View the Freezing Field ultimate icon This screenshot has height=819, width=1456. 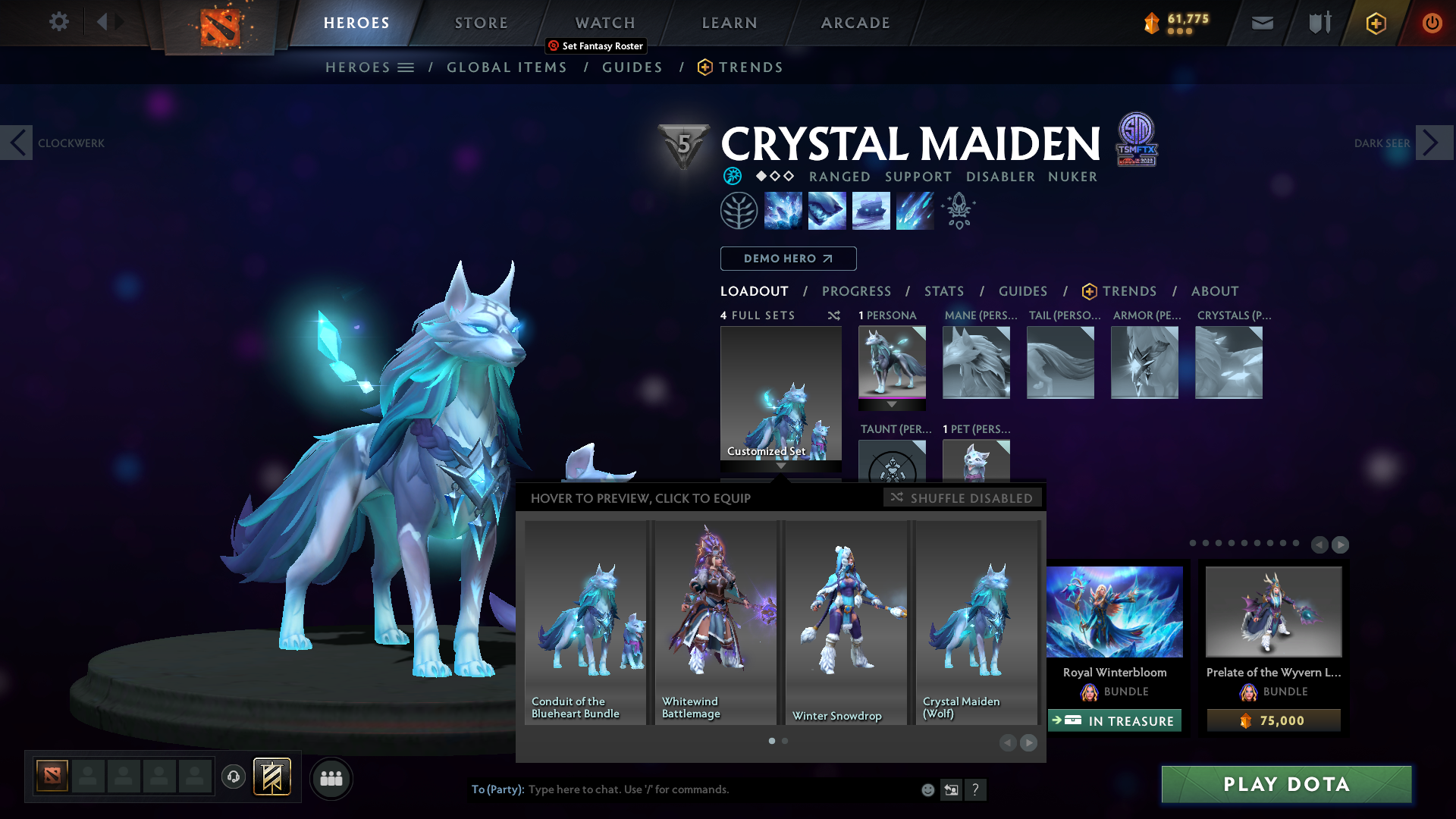pos(915,210)
